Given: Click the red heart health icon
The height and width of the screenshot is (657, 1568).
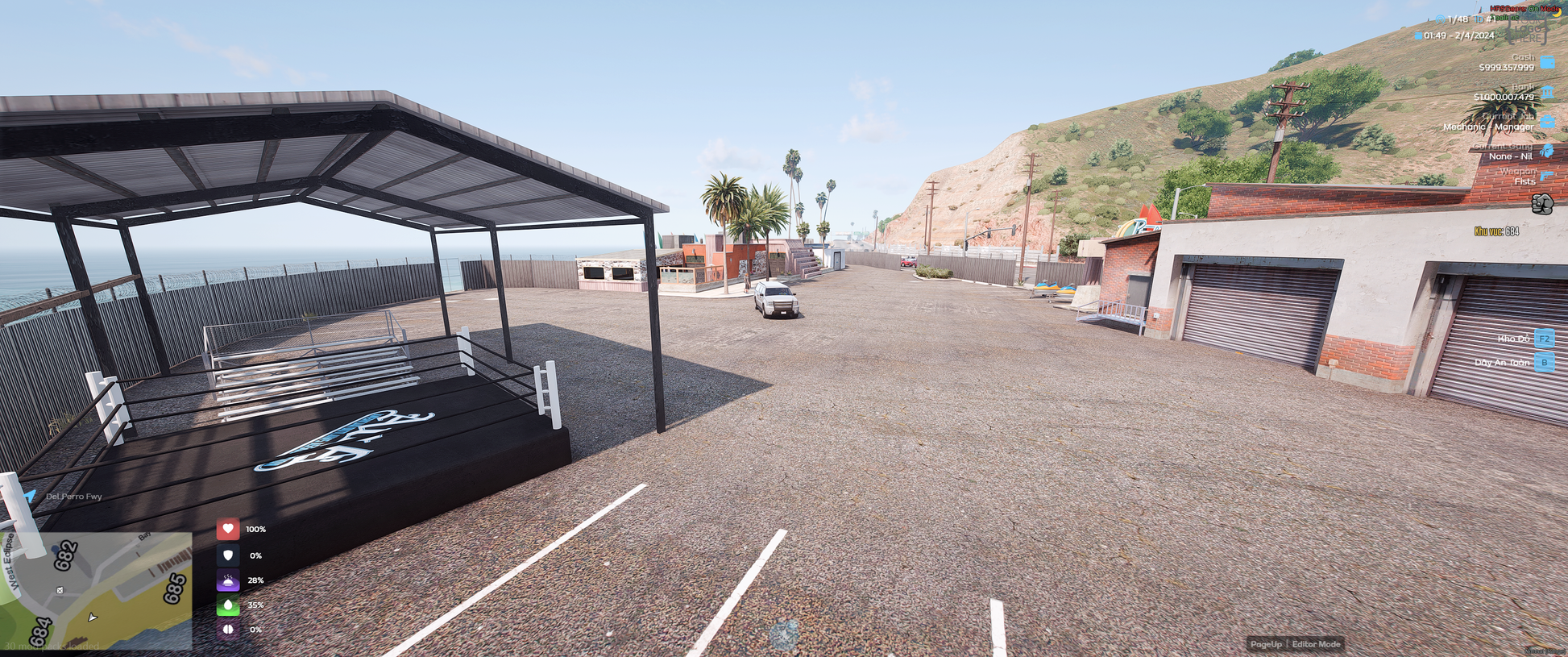Looking at the screenshot, I should [x=228, y=529].
